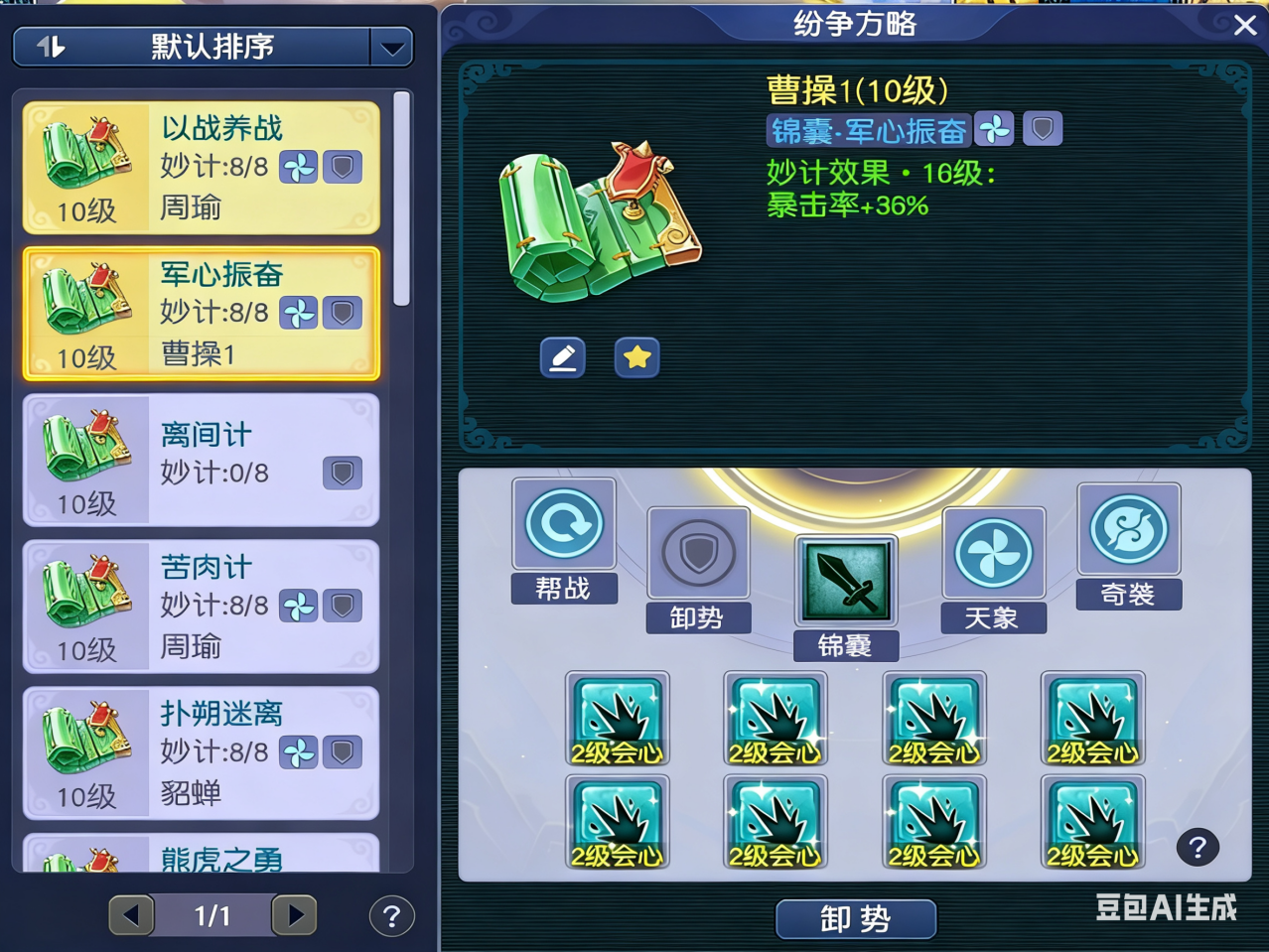Viewport: 1269px width, 952px height.
Task: Select the 军心振奋 scroll entry
Action: [x=201, y=313]
